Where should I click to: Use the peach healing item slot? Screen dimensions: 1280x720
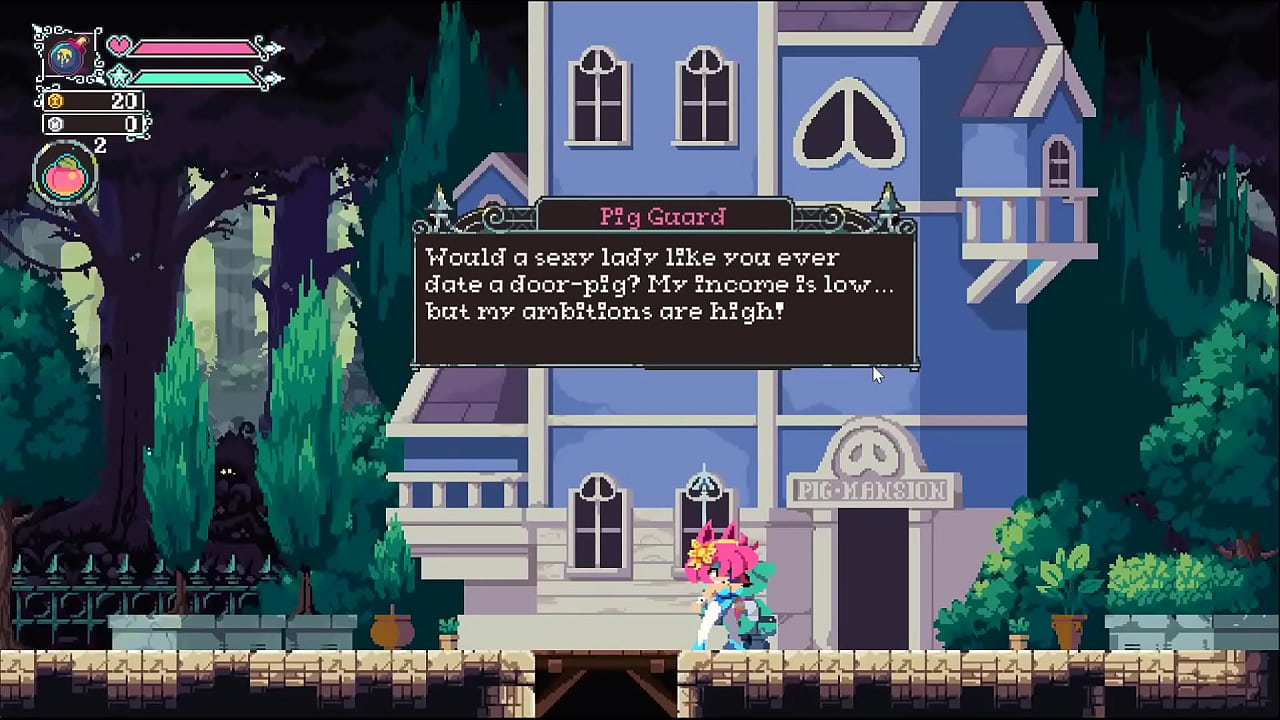point(66,175)
